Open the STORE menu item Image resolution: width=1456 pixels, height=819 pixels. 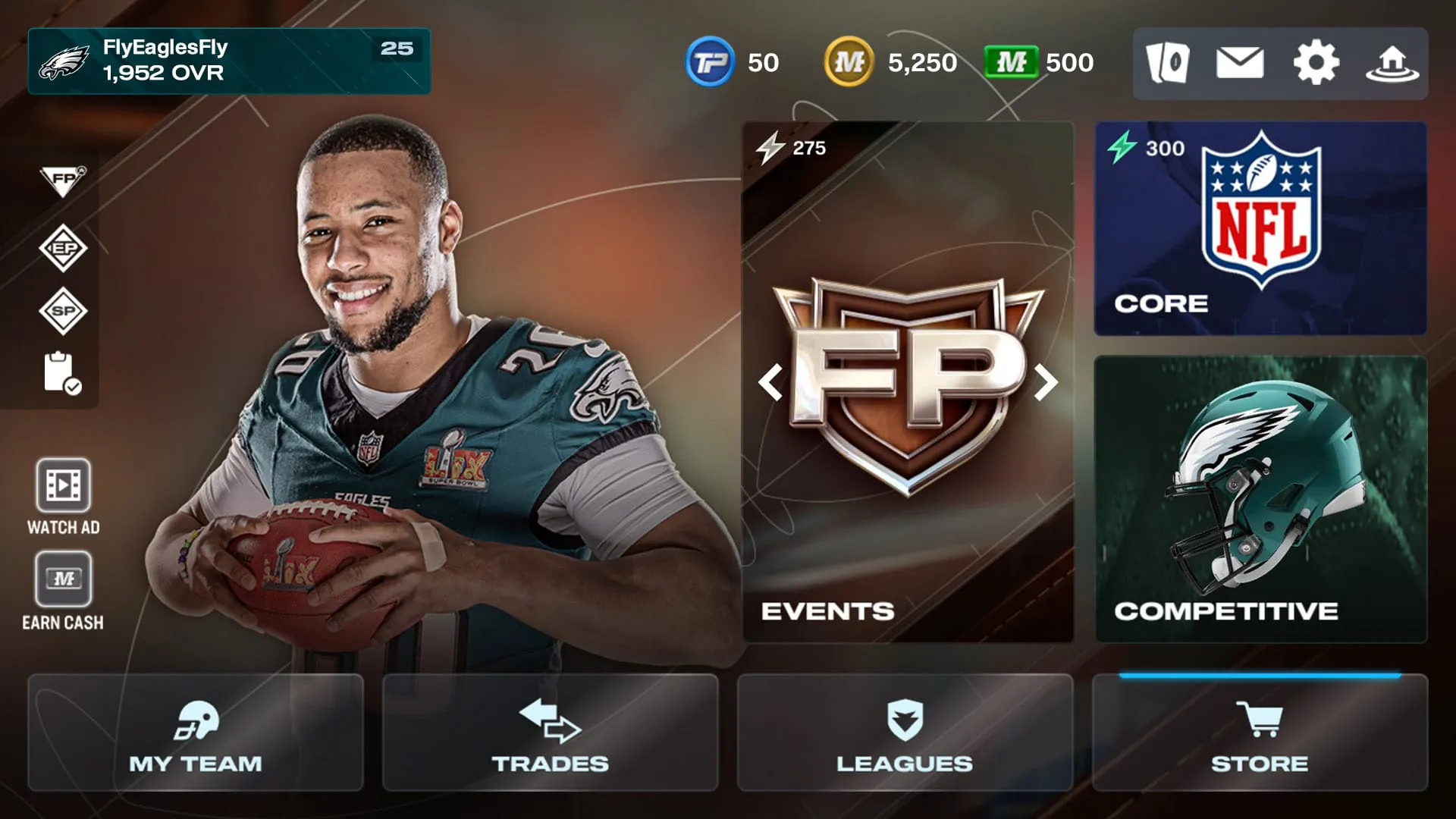[x=1260, y=732]
